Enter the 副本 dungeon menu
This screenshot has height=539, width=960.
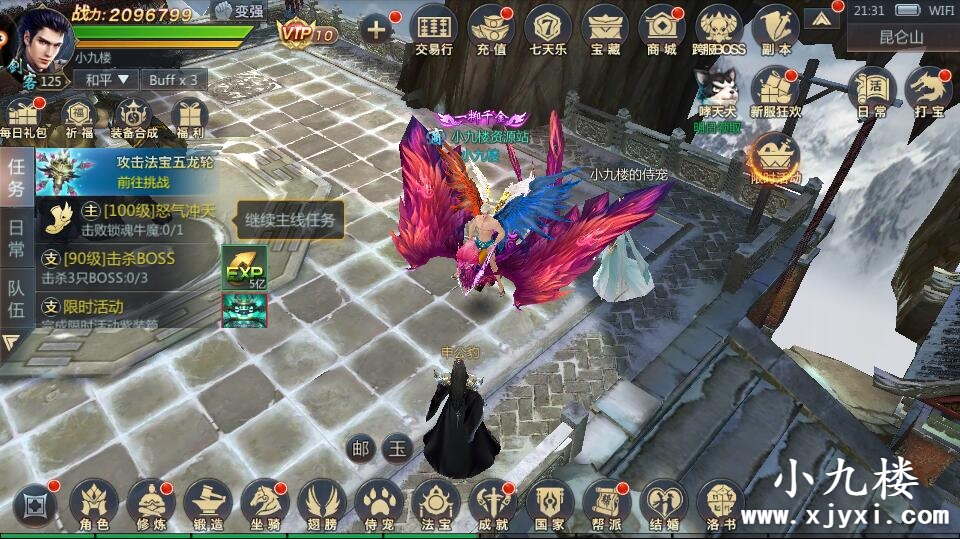tap(775, 28)
